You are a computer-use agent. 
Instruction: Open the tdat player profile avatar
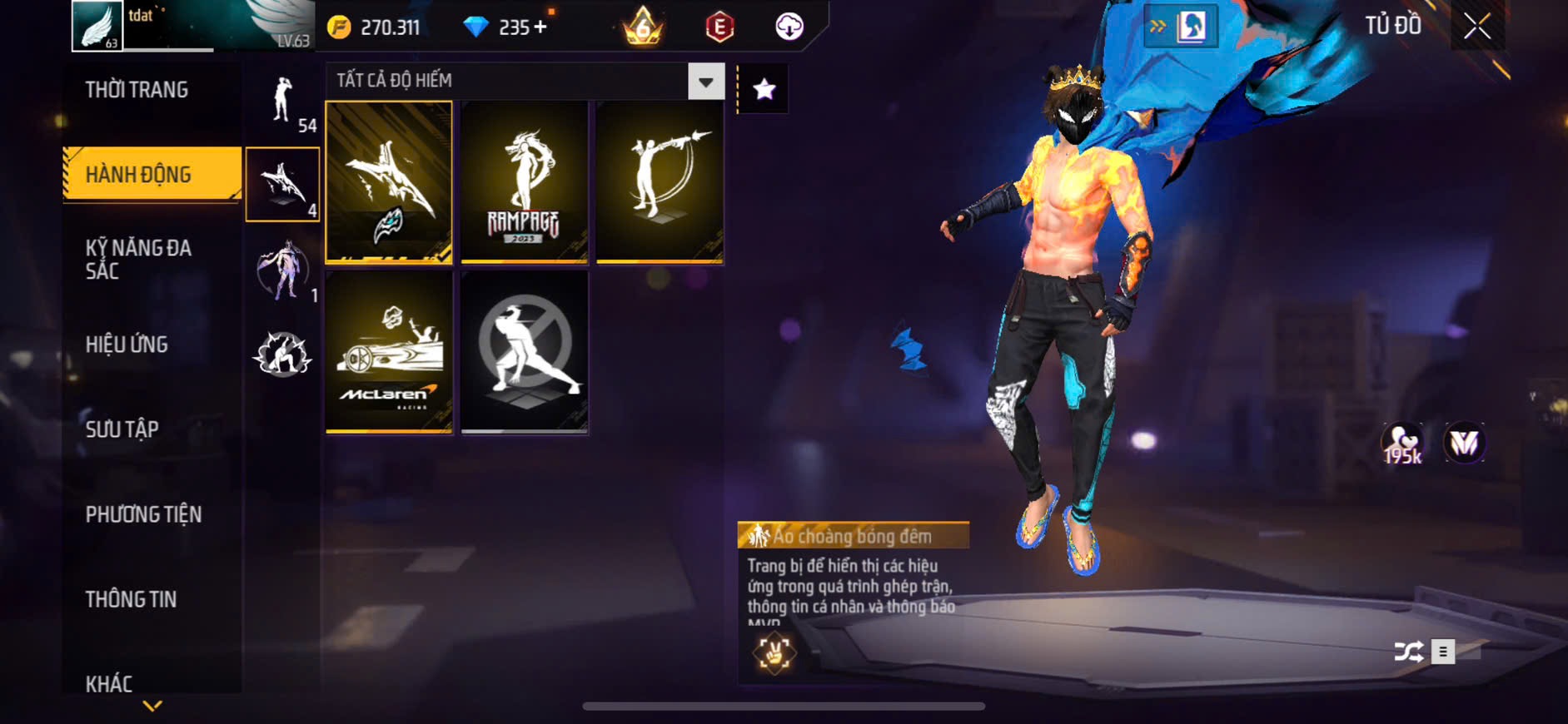pos(97,26)
